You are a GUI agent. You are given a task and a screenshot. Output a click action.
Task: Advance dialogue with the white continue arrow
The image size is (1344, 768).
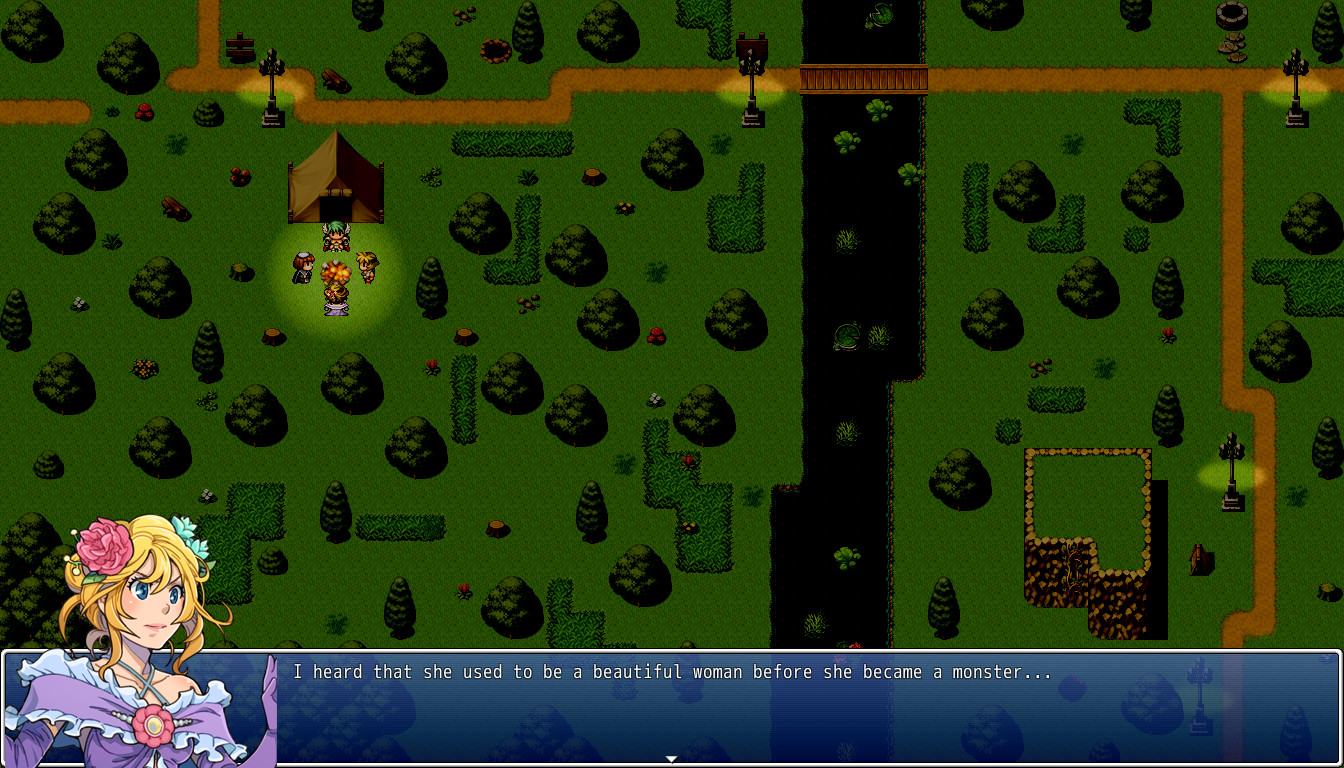[671, 759]
